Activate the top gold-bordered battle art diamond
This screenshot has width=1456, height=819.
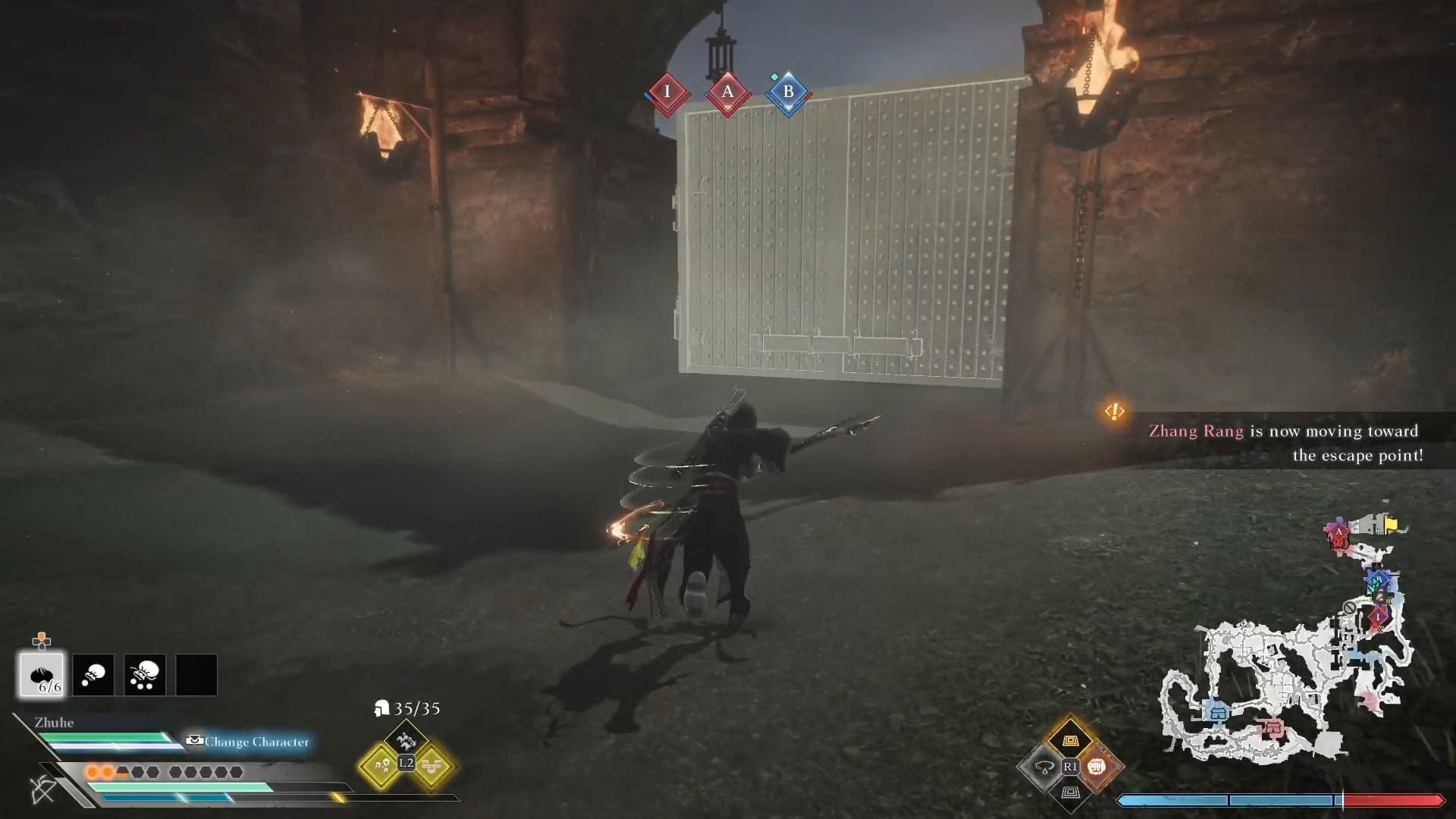(1069, 739)
